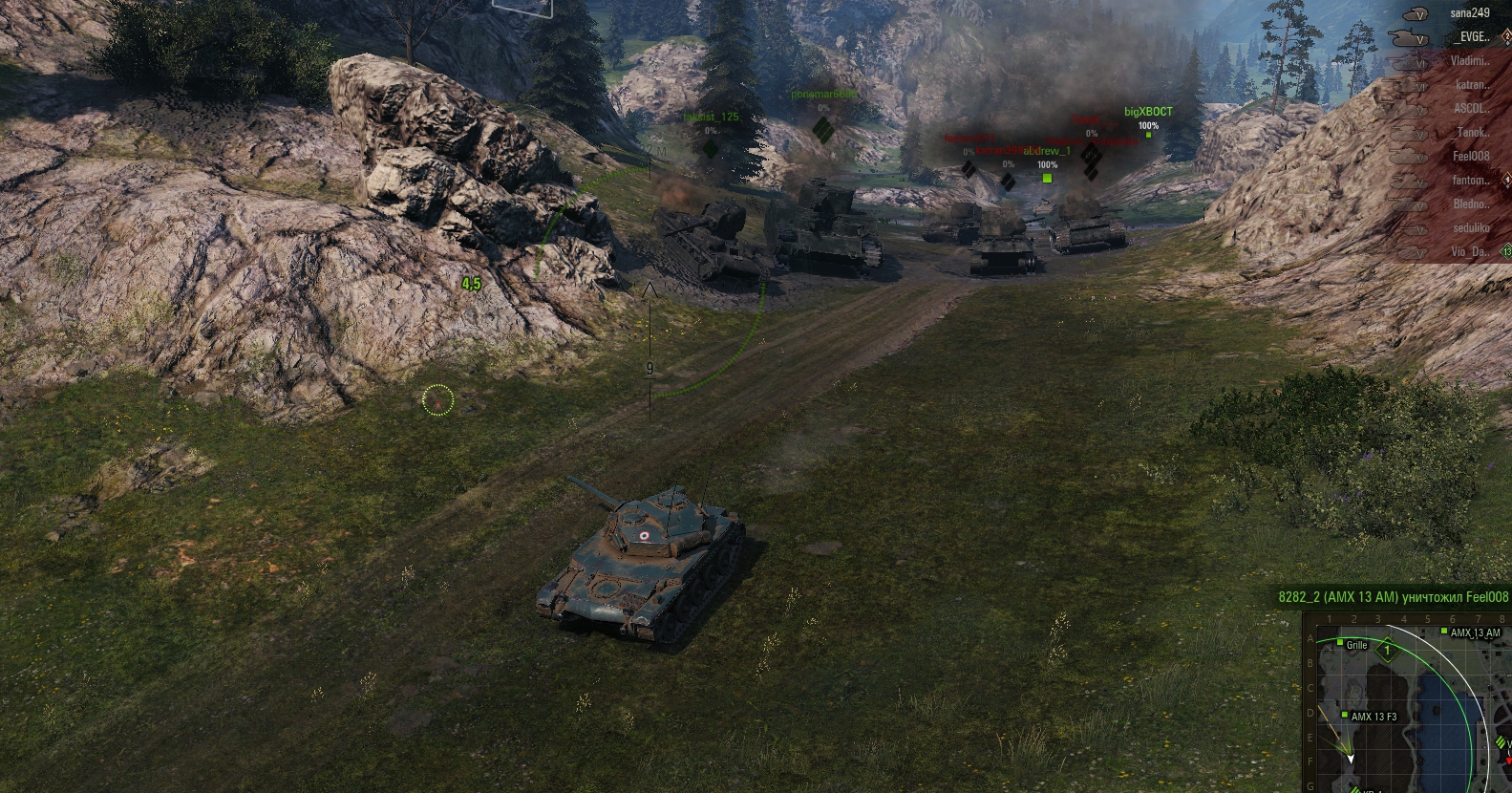This screenshot has width=1512, height=793.
Task: Click the kill notification about Feel008
Action: click(1394, 597)
